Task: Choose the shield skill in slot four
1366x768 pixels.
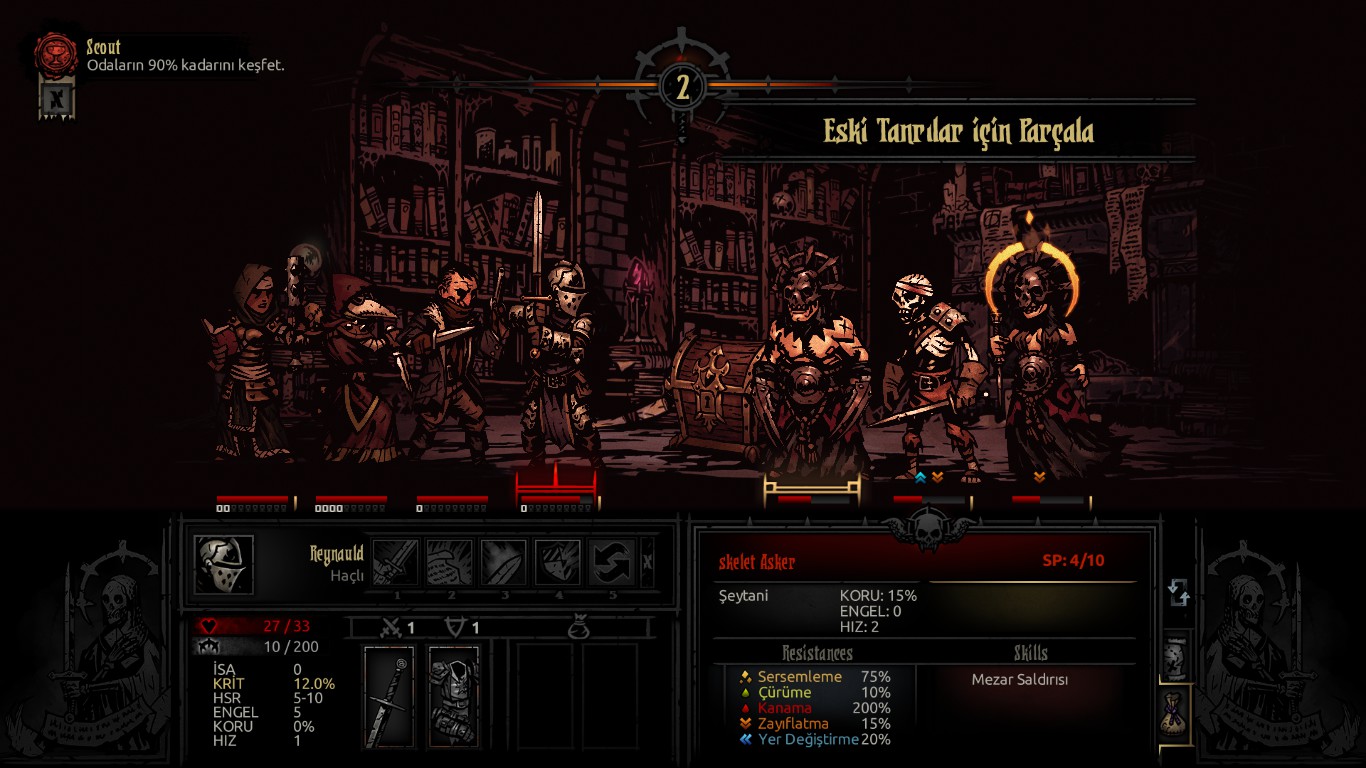Action: [558, 562]
